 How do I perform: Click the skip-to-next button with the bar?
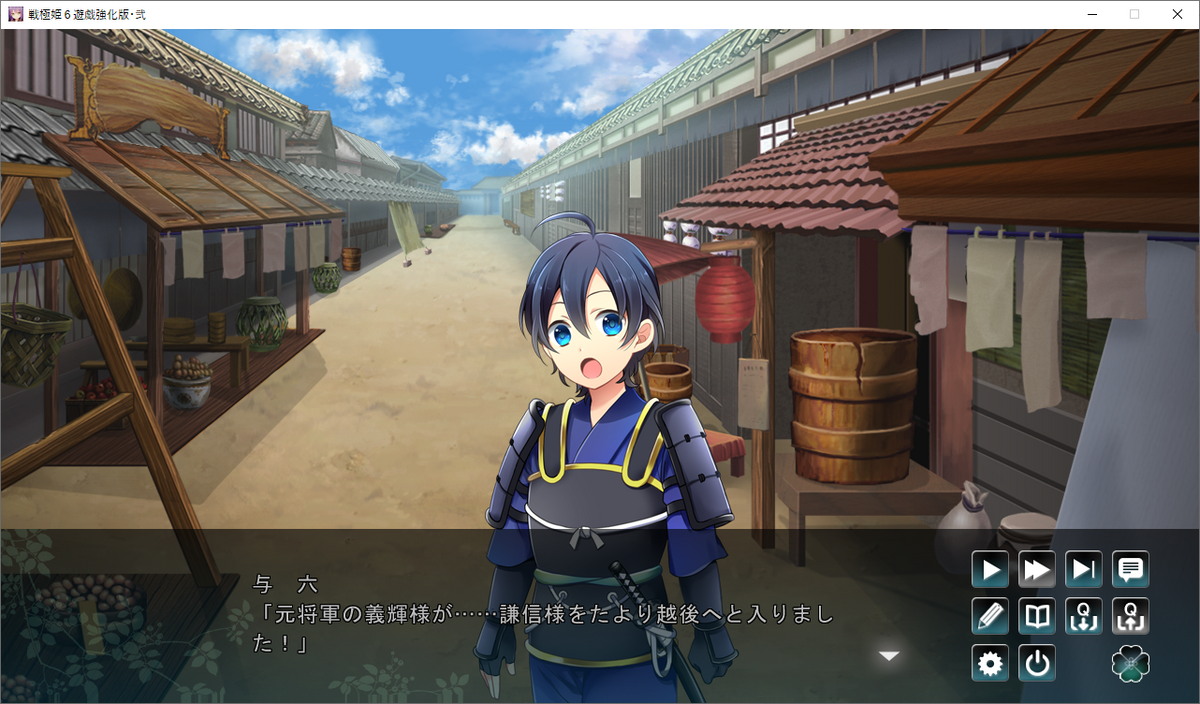coord(1084,570)
